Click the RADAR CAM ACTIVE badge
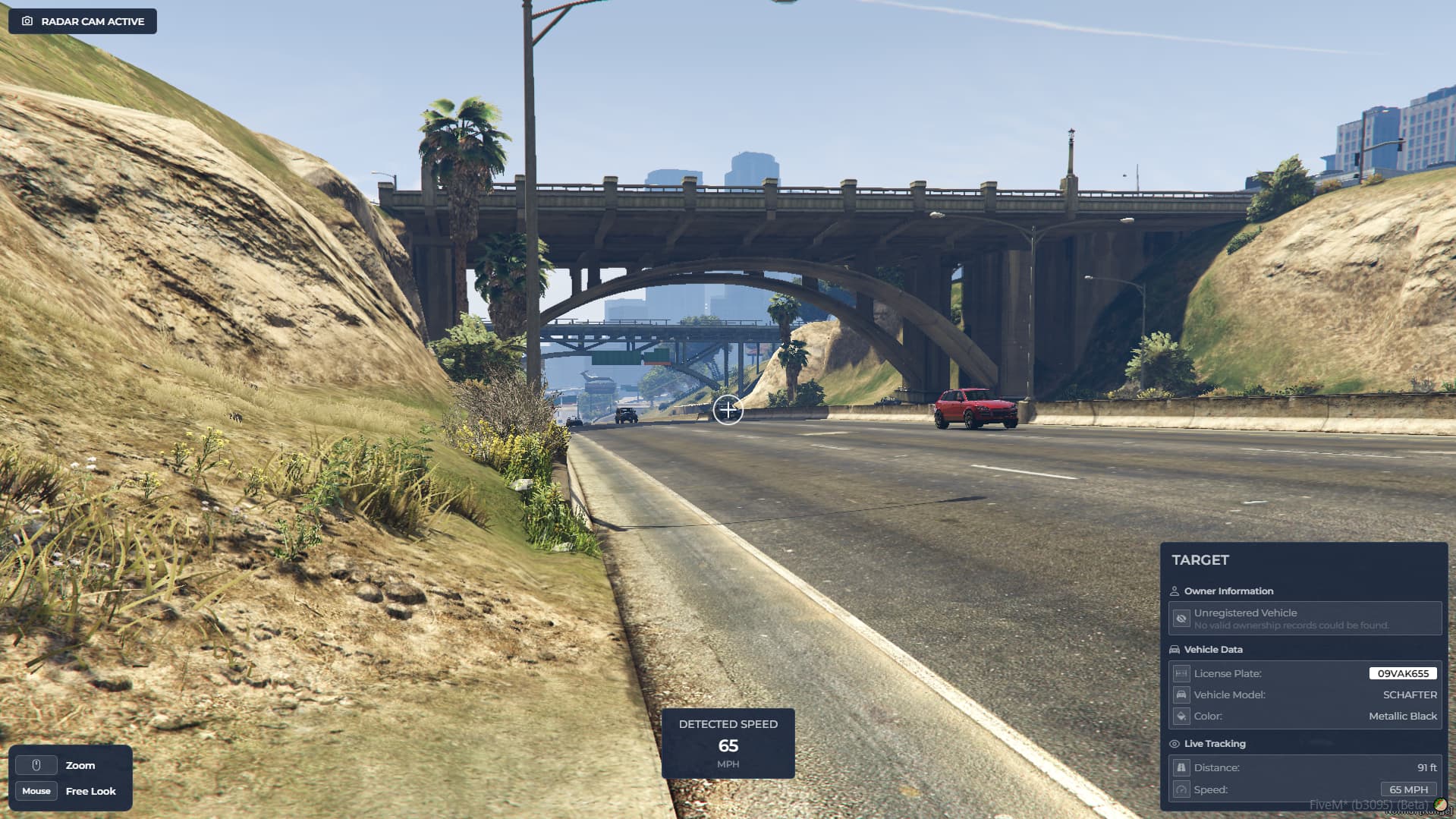 tap(83, 21)
